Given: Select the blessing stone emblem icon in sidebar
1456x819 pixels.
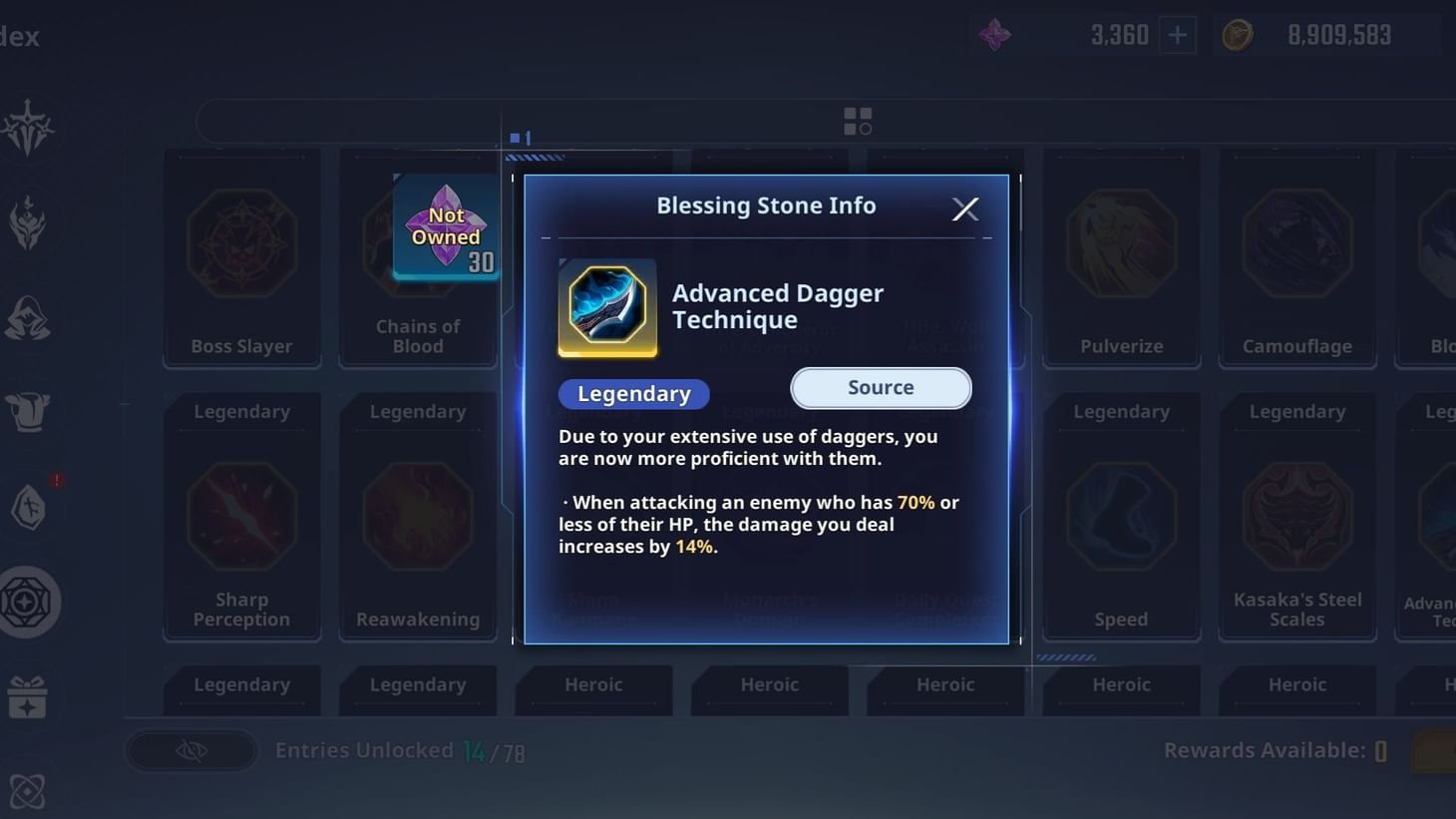Looking at the screenshot, I should 30,602.
